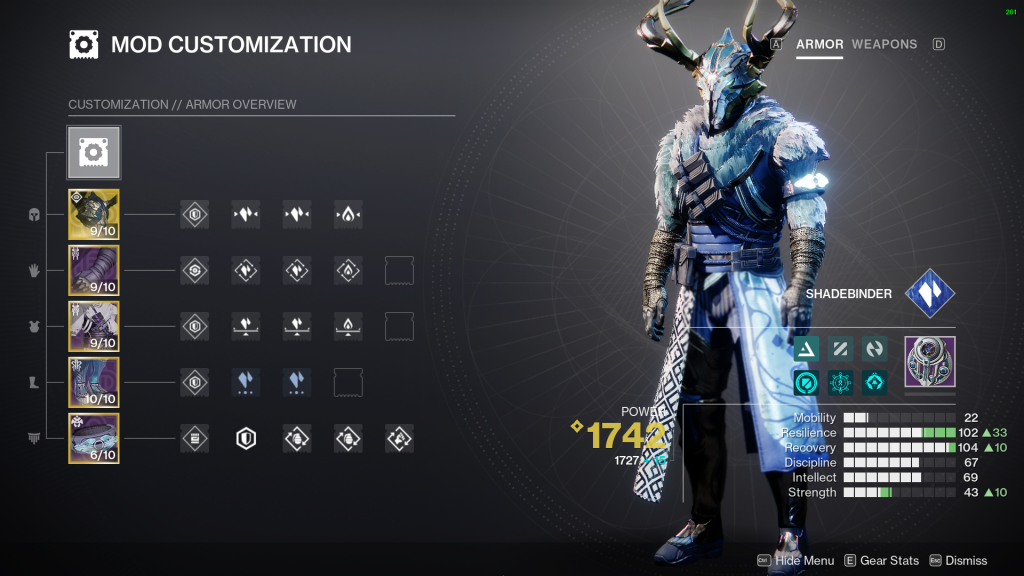Open the chest armor piece
1024x576 pixels.
[x=94, y=326]
